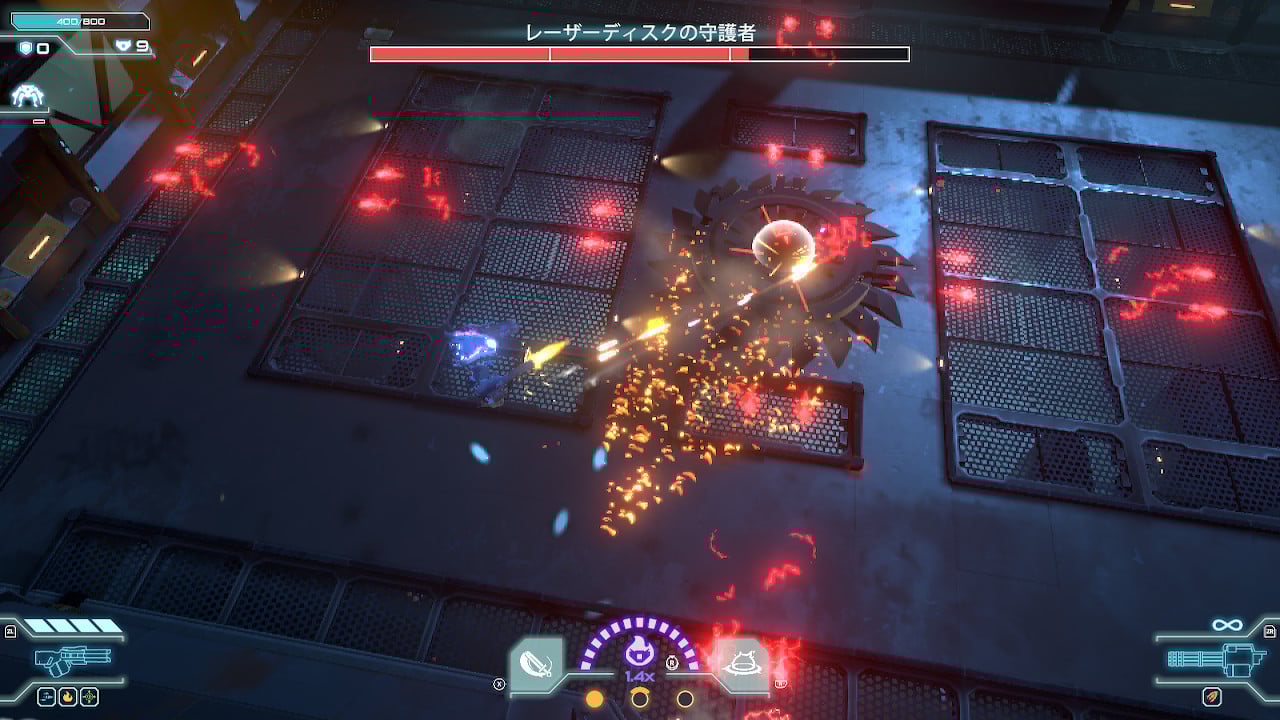Activate the ground slam ability icon
Image resolution: width=1280 pixels, height=720 pixels.
pos(743,662)
